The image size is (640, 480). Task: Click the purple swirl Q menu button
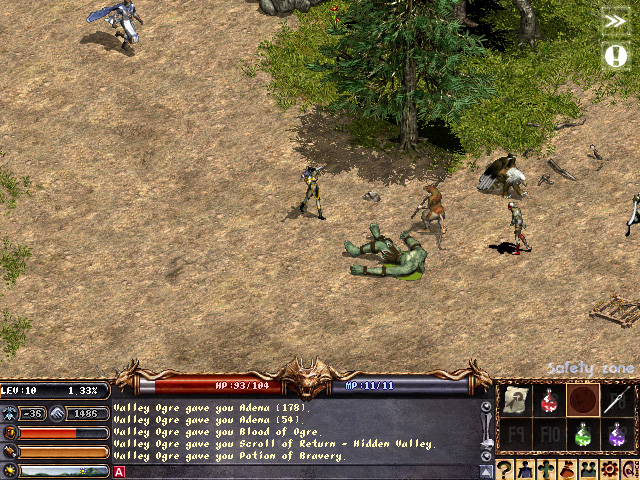tap(632, 470)
